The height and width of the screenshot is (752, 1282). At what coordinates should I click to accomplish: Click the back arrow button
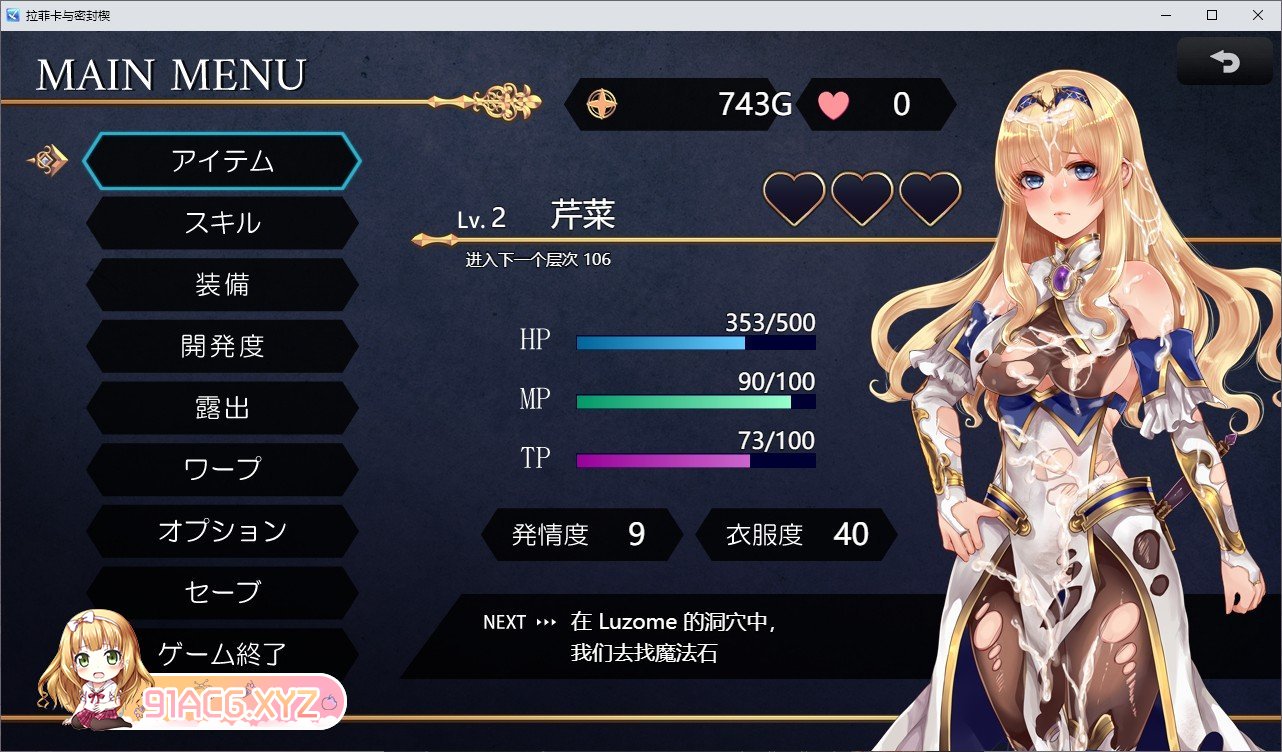(1225, 62)
